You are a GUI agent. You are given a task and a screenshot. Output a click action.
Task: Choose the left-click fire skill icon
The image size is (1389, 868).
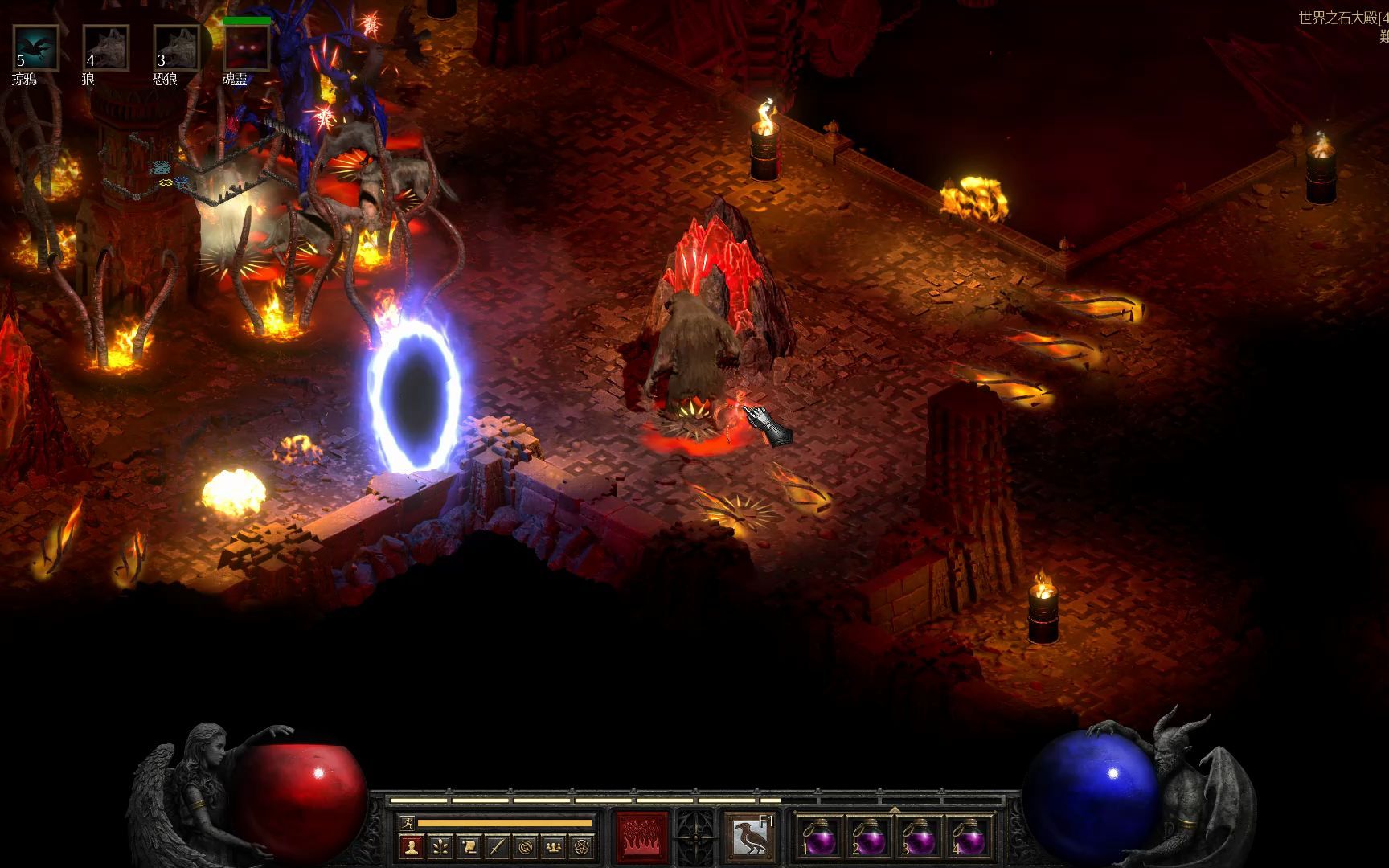coord(641,837)
